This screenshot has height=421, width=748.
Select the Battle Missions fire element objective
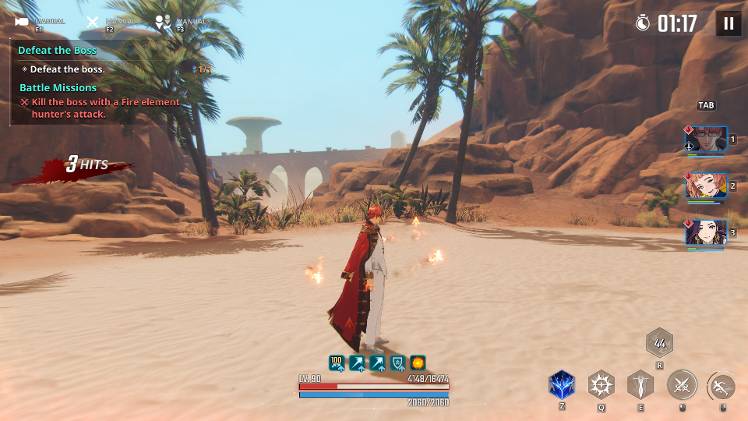point(100,108)
